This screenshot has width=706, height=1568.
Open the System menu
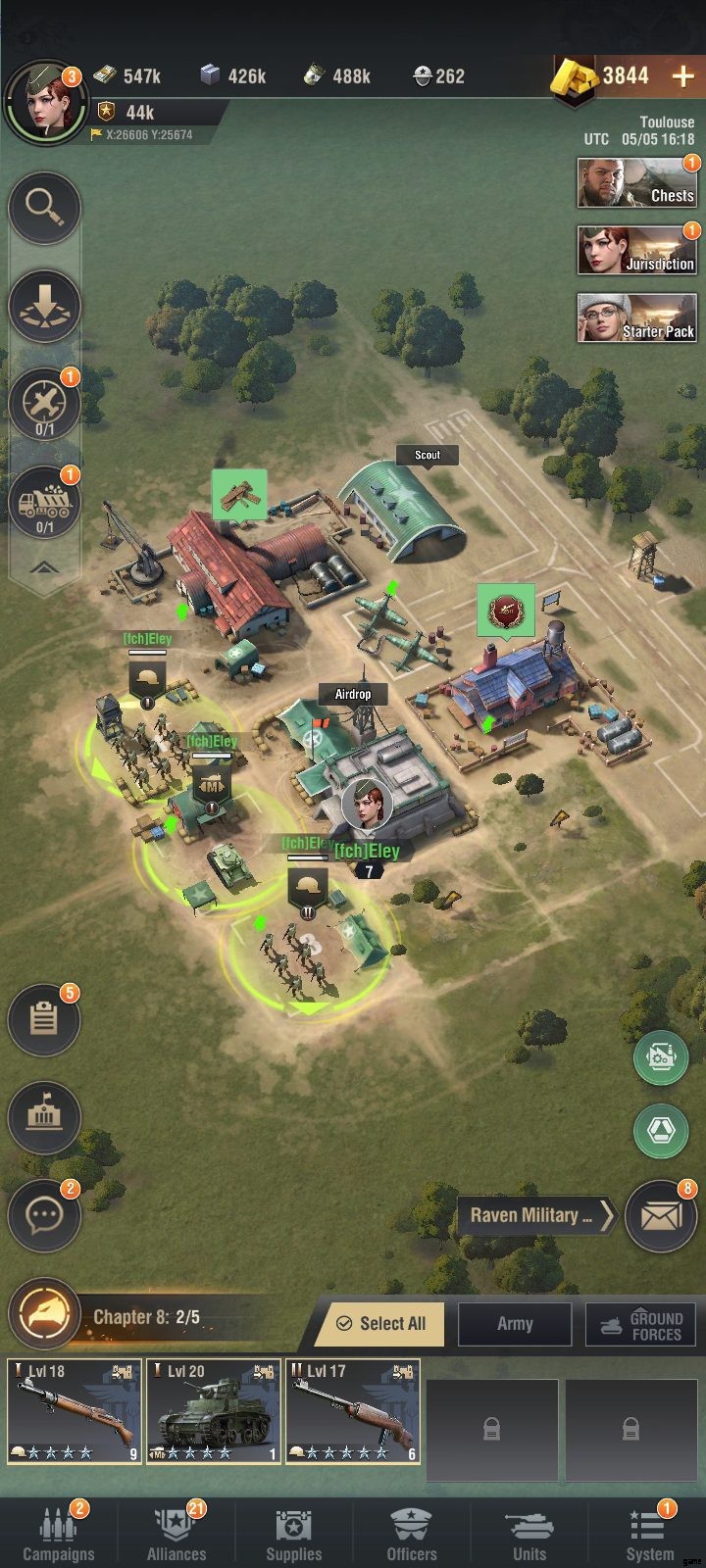click(649, 1534)
